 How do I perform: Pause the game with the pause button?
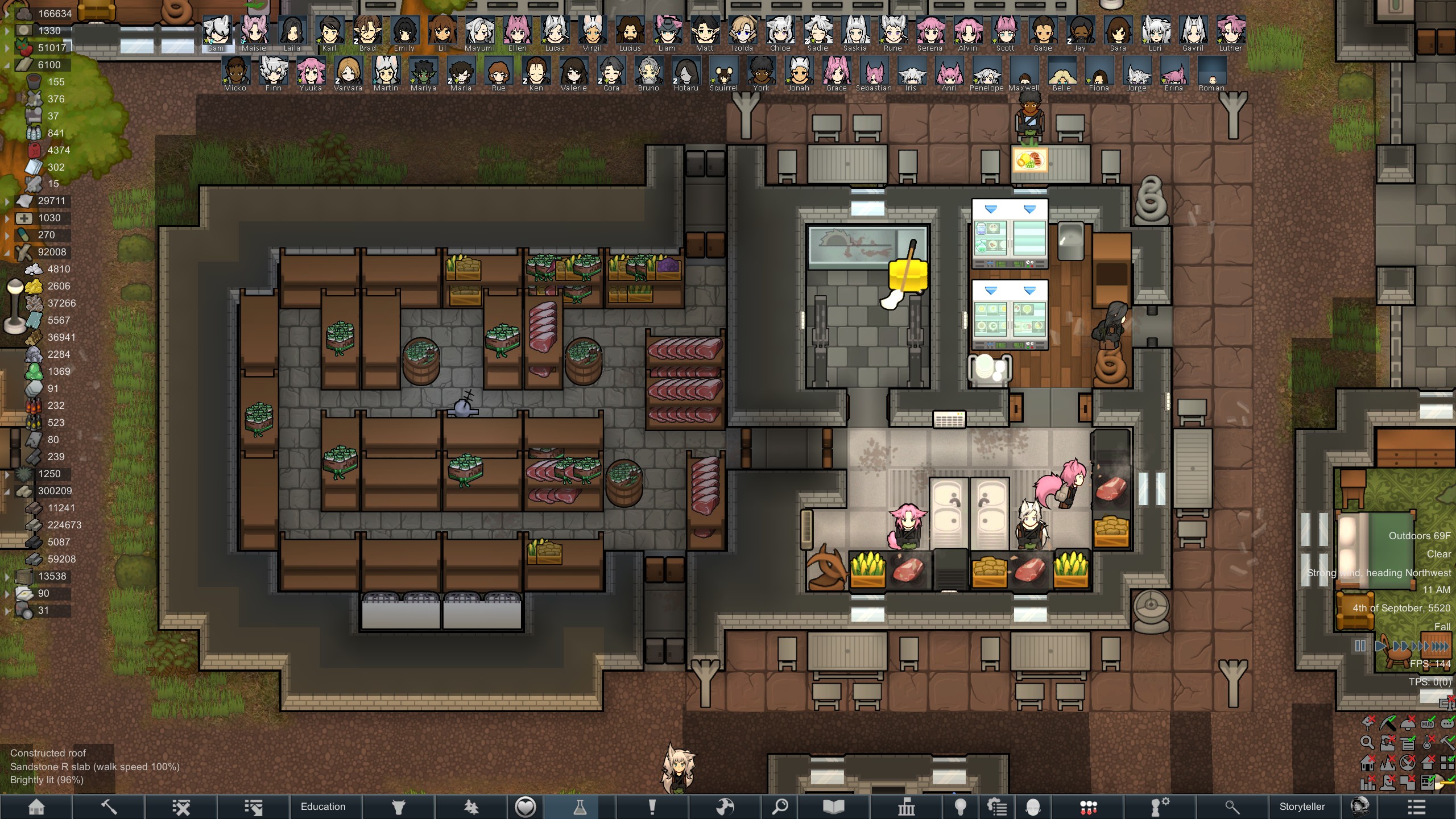pyautogui.click(x=1360, y=646)
